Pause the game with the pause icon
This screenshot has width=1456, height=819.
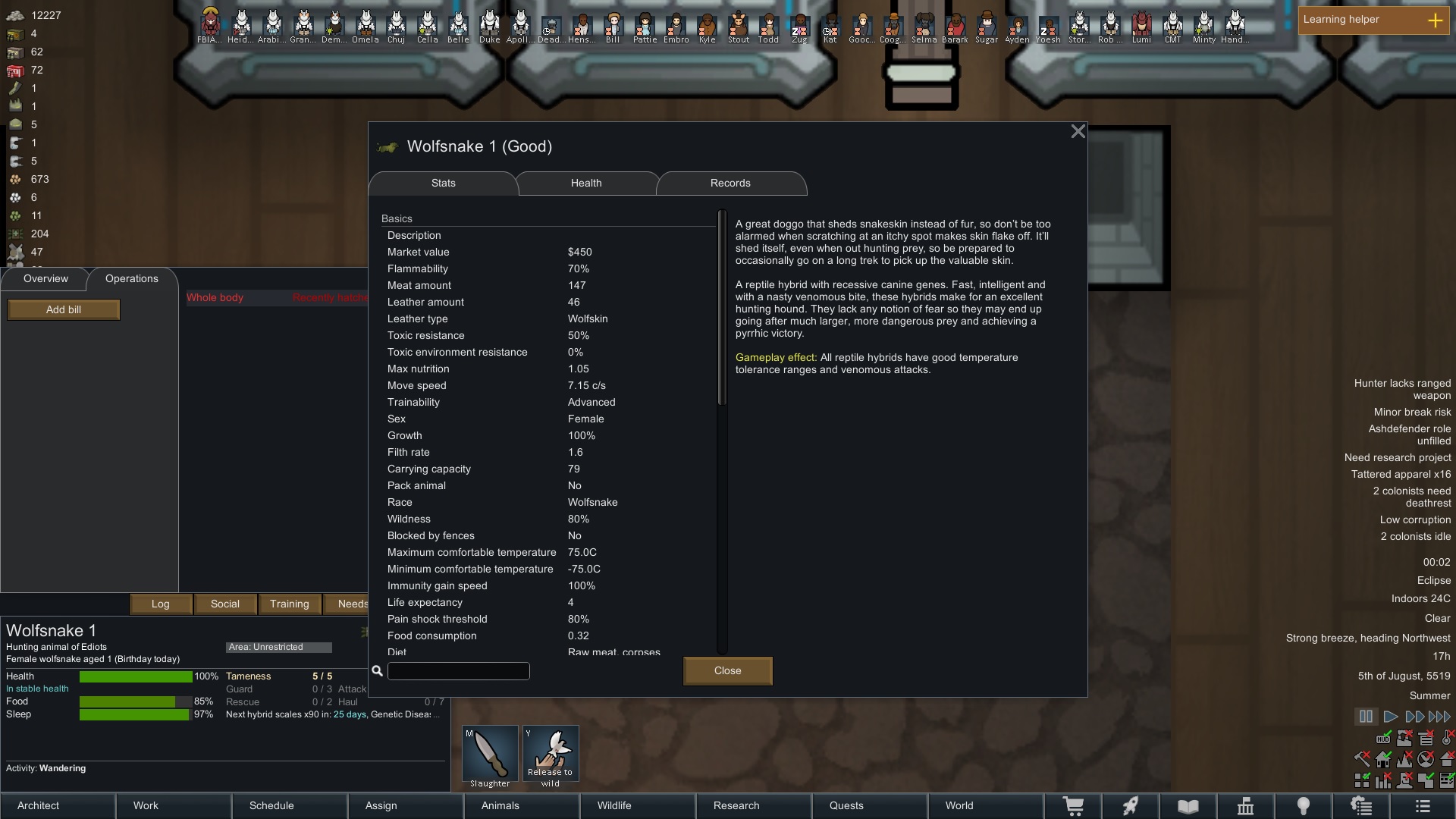(x=1366, y=717)
